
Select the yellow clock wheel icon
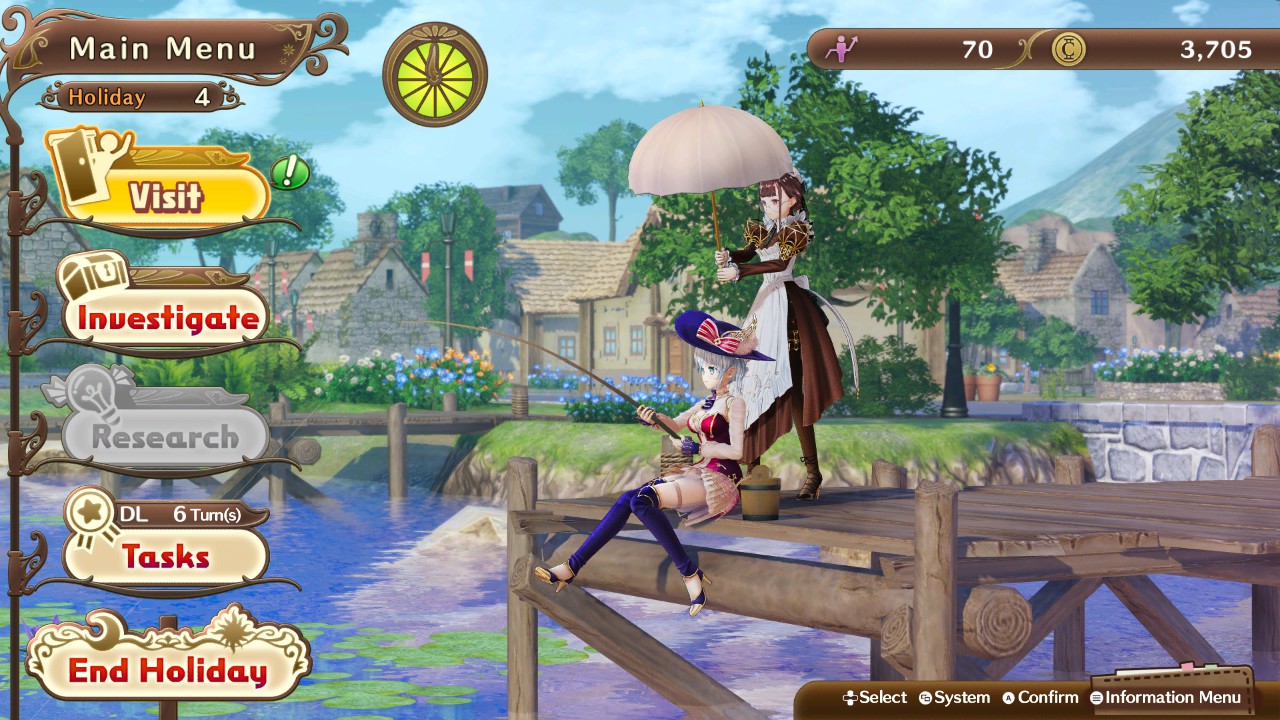(x=433, y=76)
